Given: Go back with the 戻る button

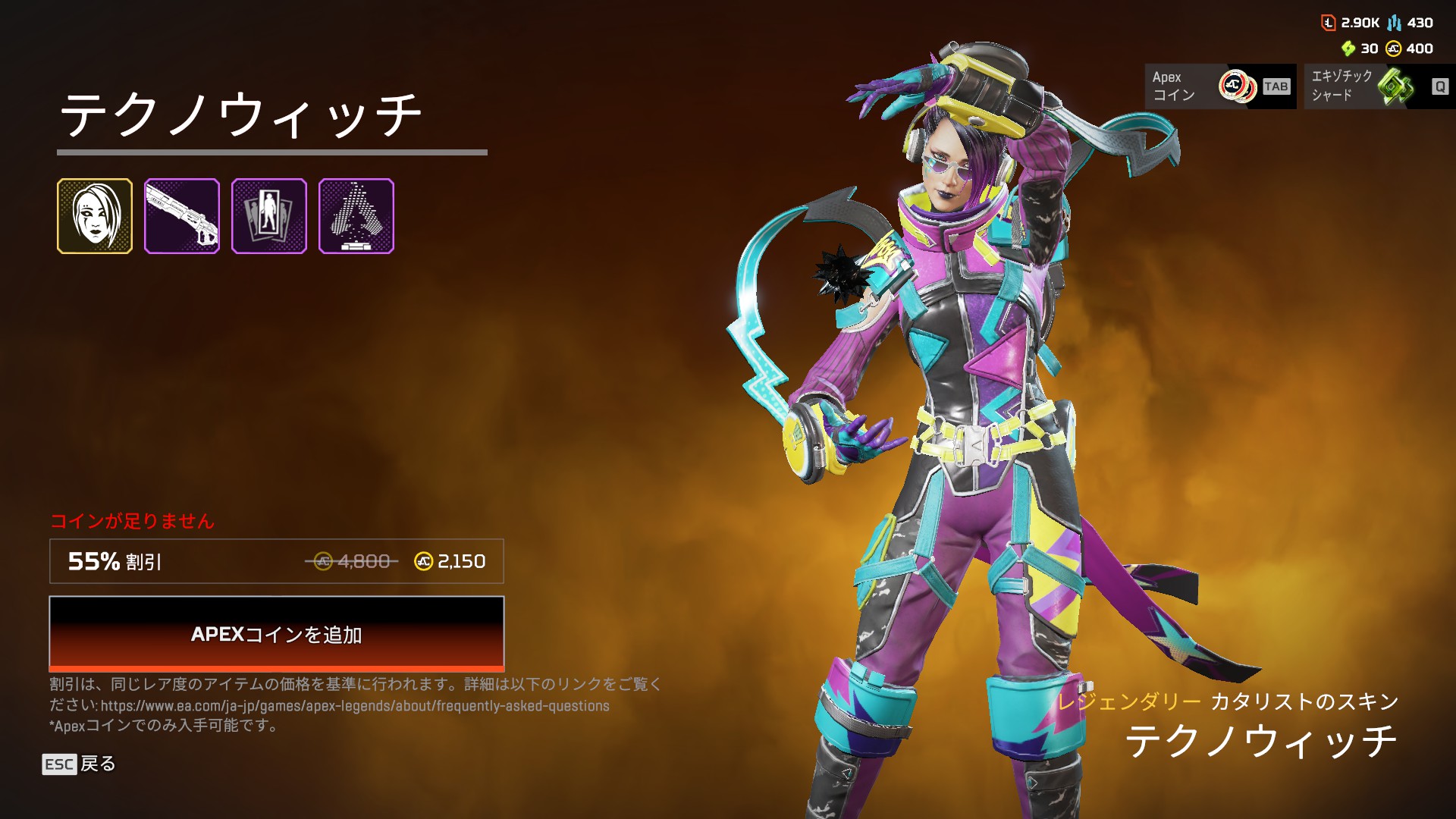Looking at the screenshot, I should [79, 764].
